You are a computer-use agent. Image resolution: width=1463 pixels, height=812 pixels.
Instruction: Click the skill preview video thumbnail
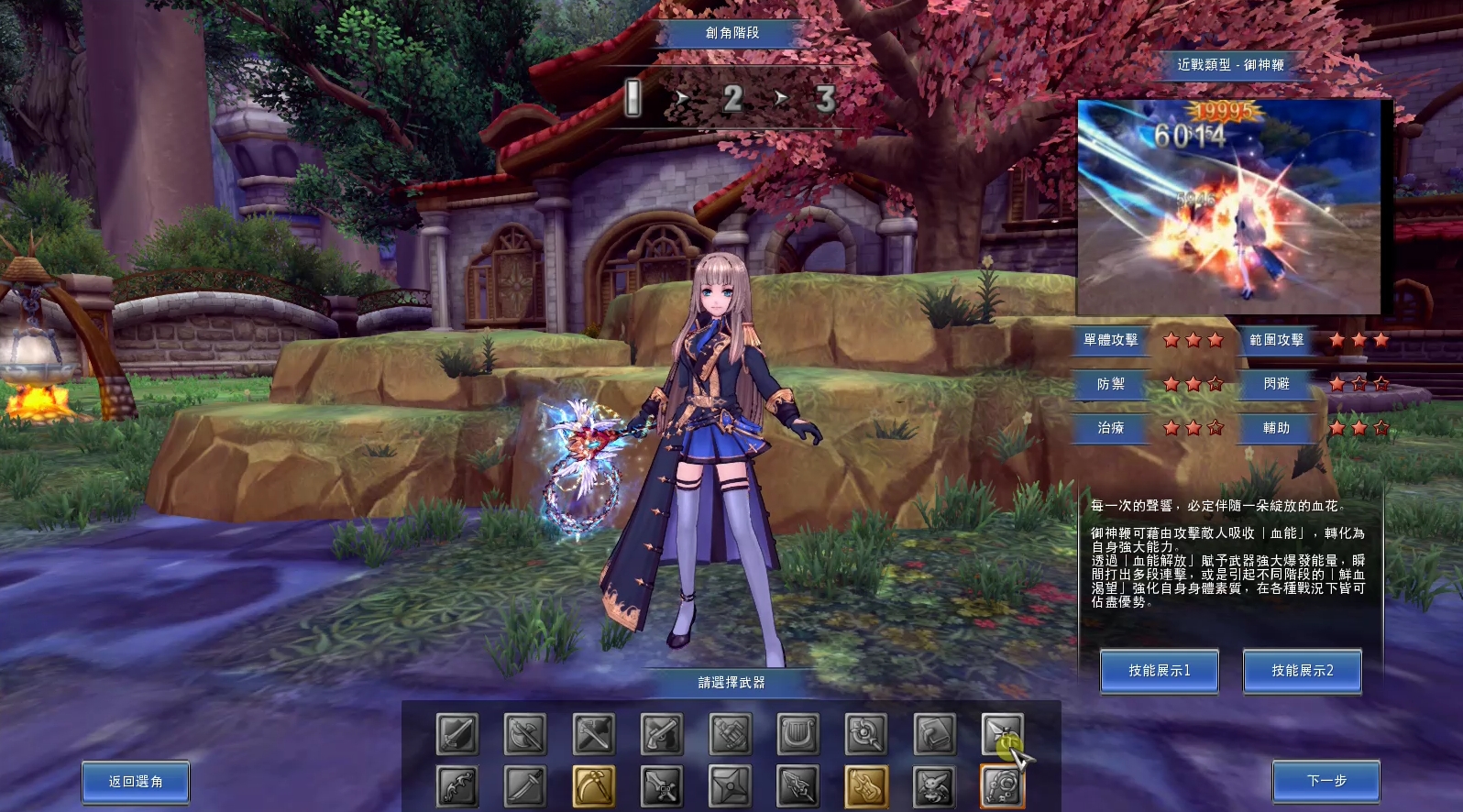[x=1228, y=207]
